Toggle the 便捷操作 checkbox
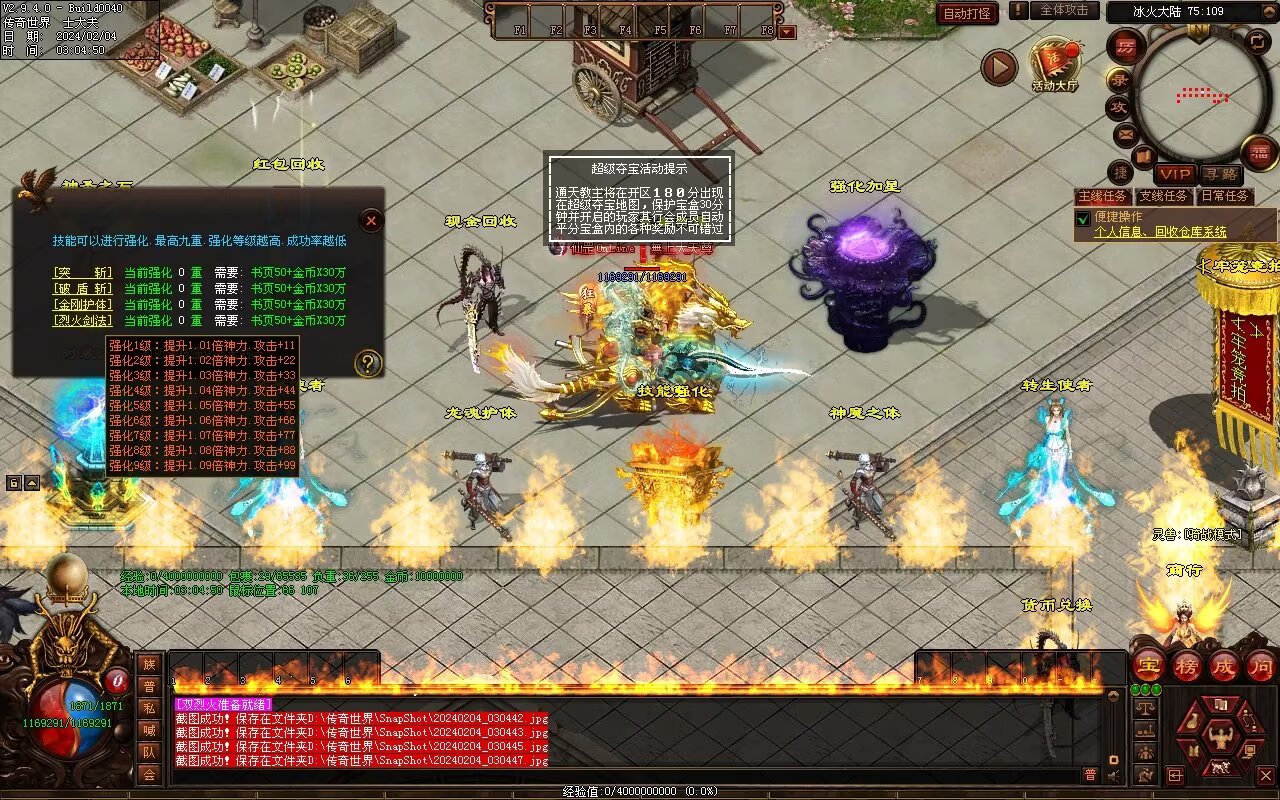This screenshot has width=1280, height=800. tap(1082, 218)
